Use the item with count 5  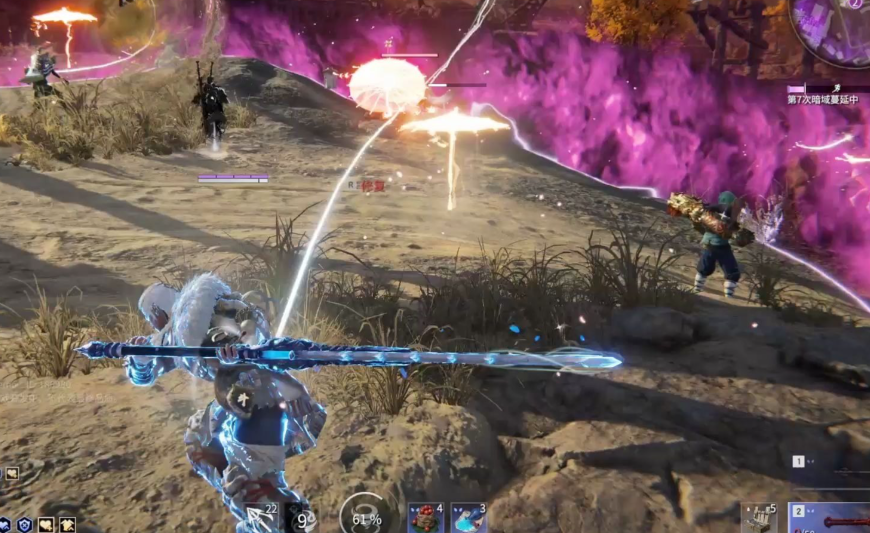point(759,518)
